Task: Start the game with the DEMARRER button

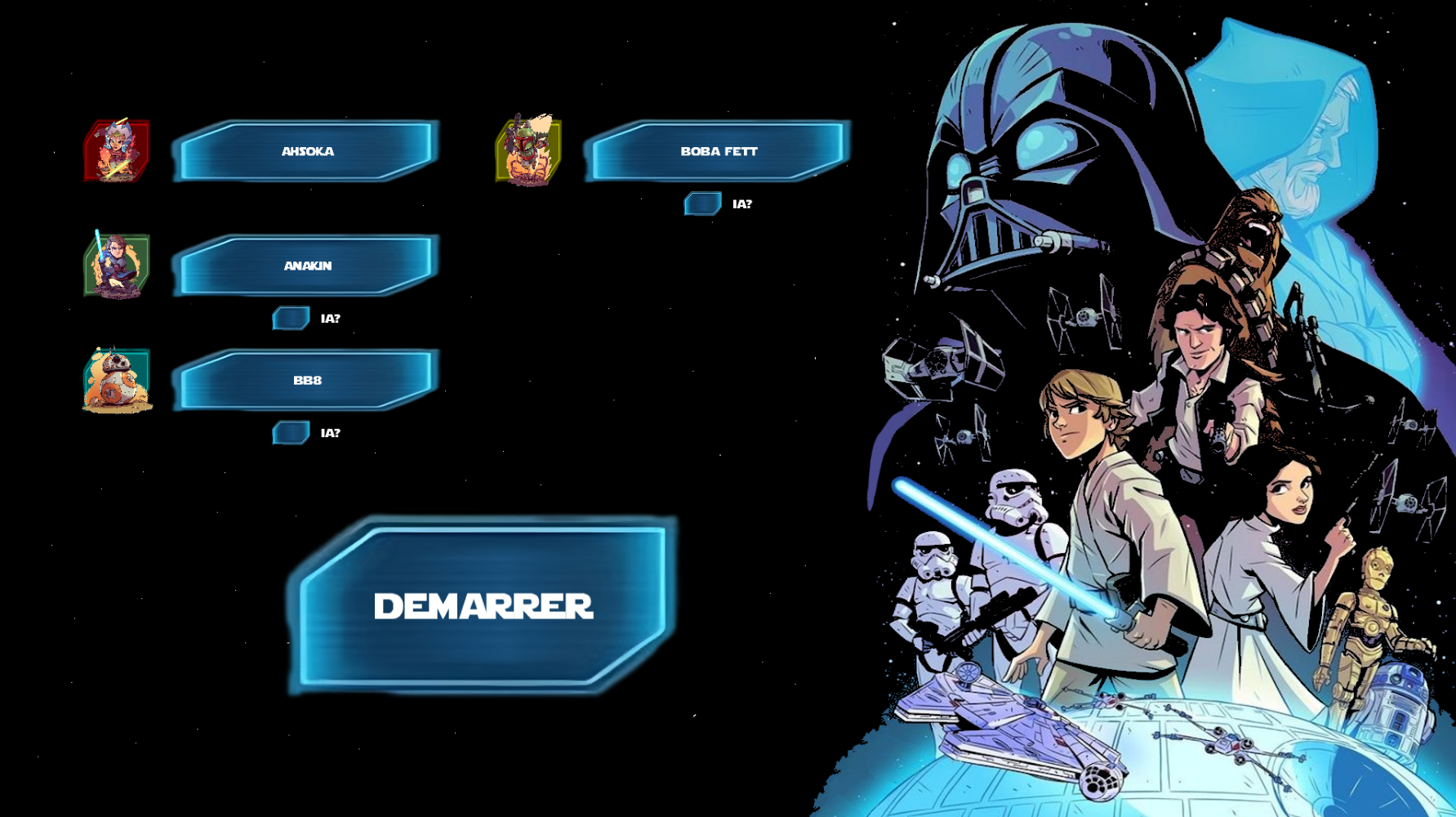Action: coord(483,605)
